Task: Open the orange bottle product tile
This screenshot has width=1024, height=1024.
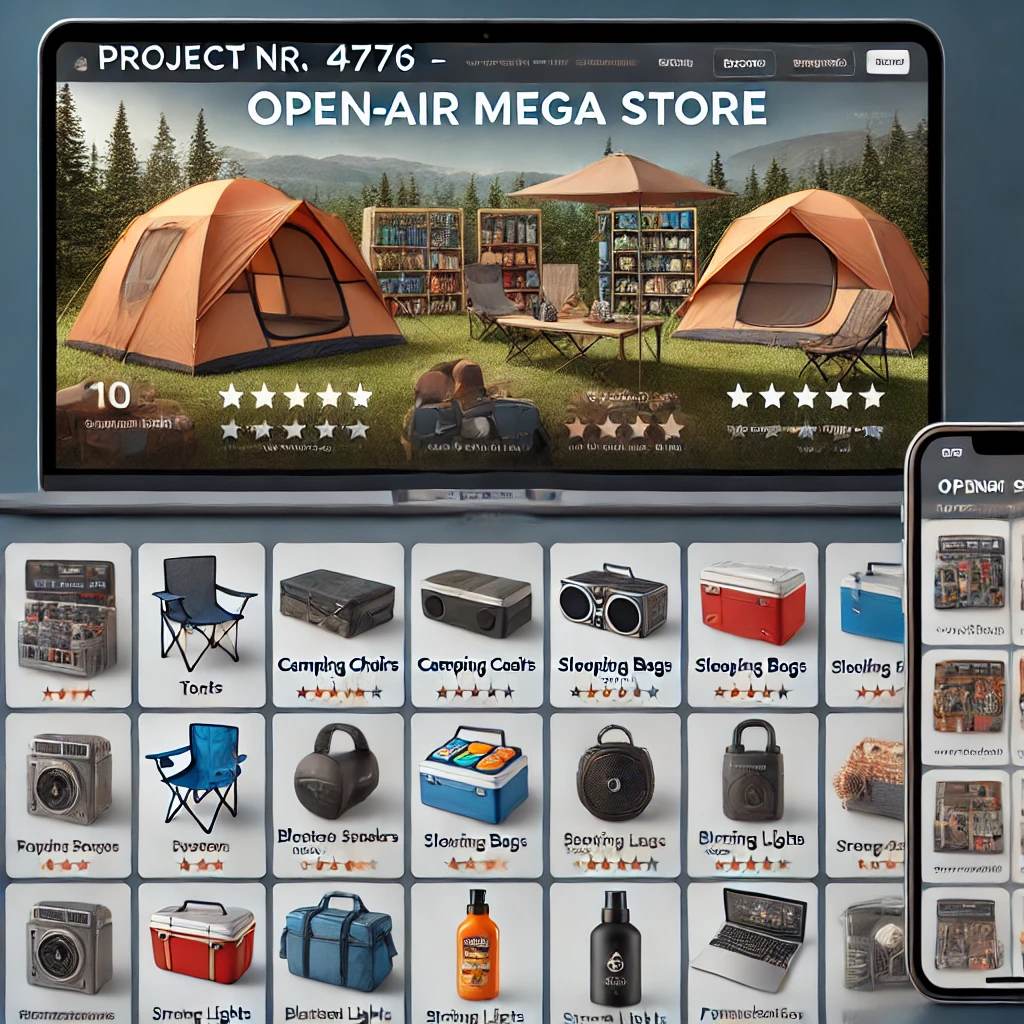Action: (x=477, y=952)
